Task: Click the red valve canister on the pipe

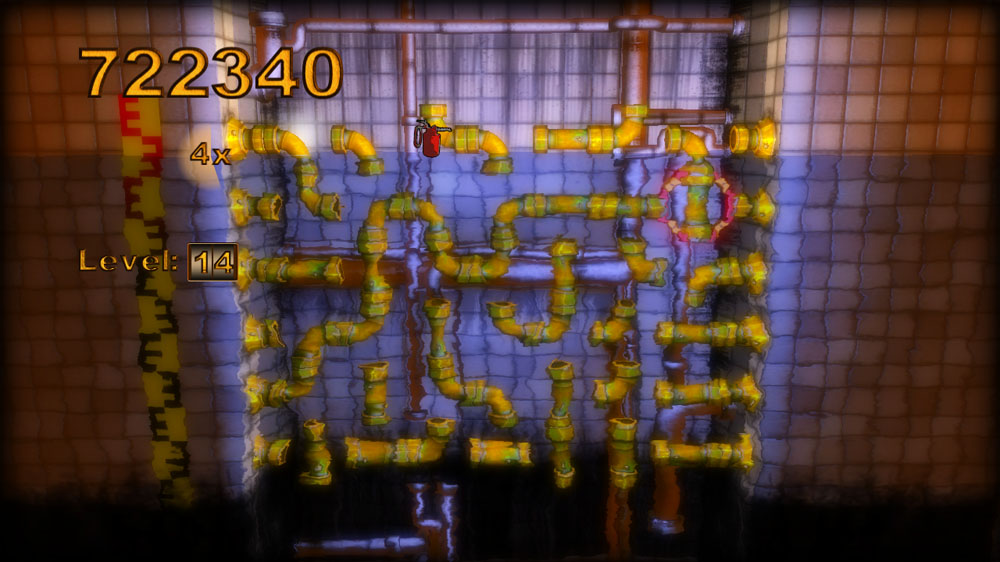Action: tap(431, 139)
